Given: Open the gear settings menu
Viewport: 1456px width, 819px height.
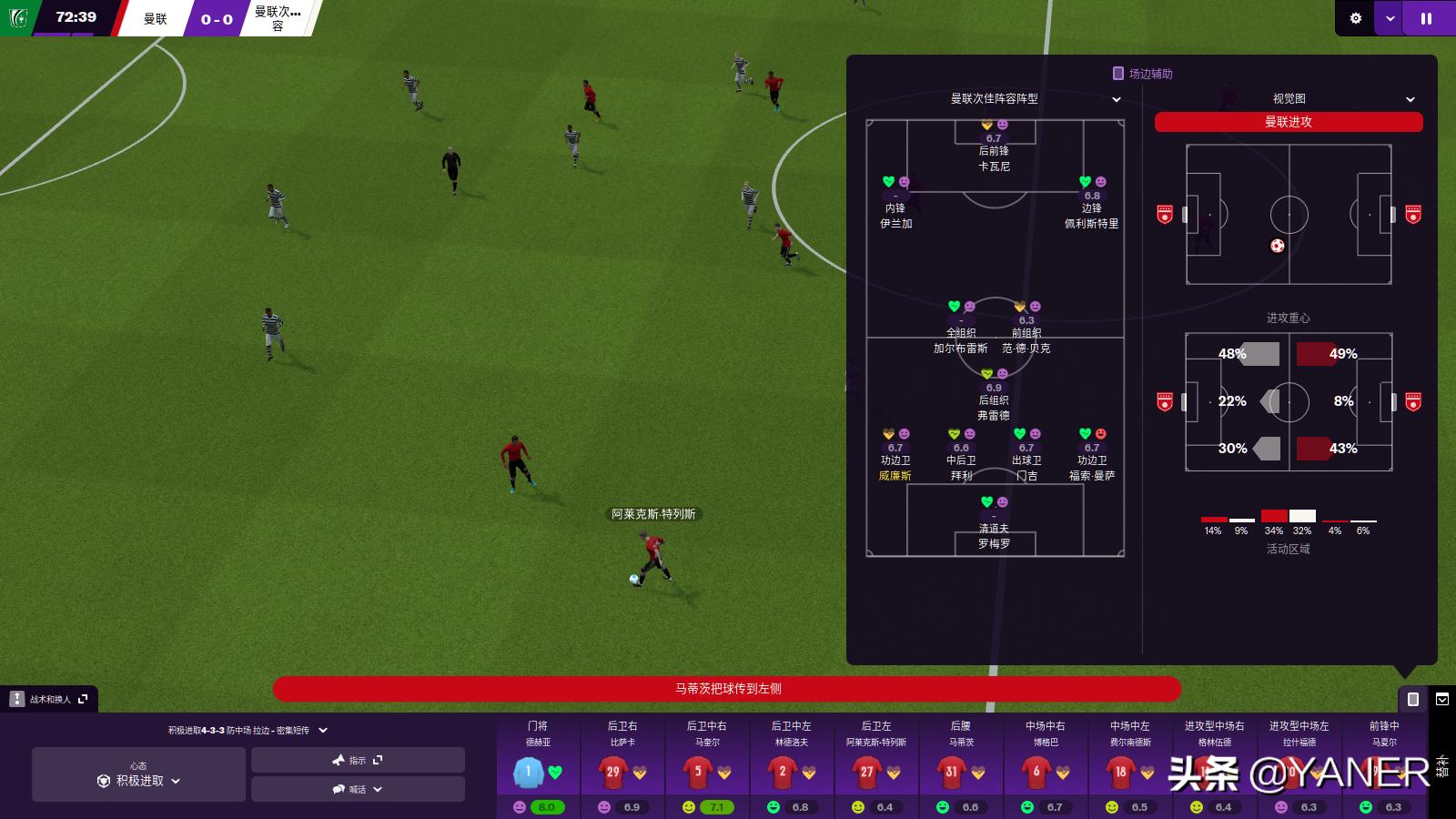Looking at the screenshot, I should point(1355,18).
